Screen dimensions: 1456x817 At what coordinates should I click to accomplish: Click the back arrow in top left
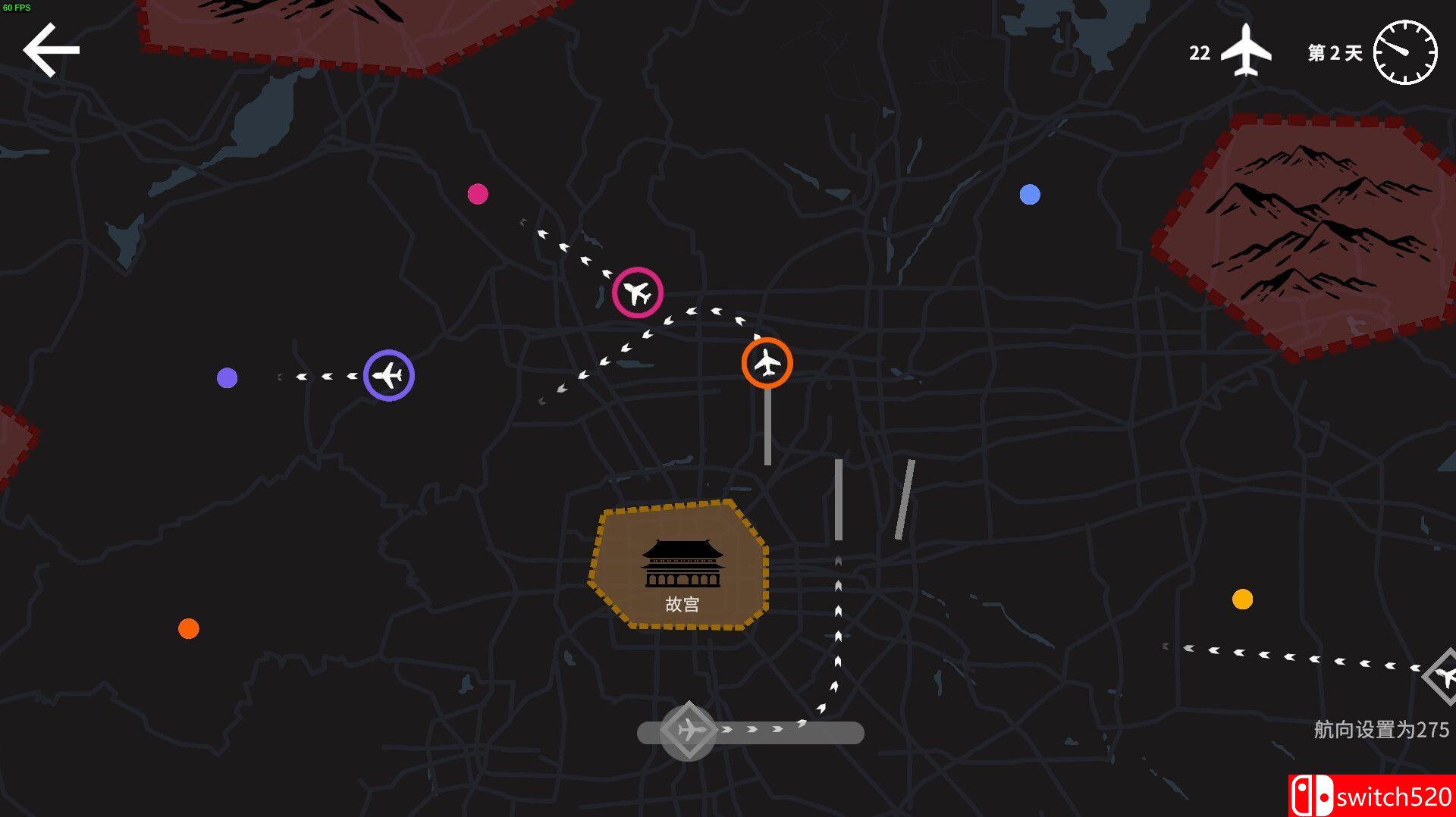51,49
